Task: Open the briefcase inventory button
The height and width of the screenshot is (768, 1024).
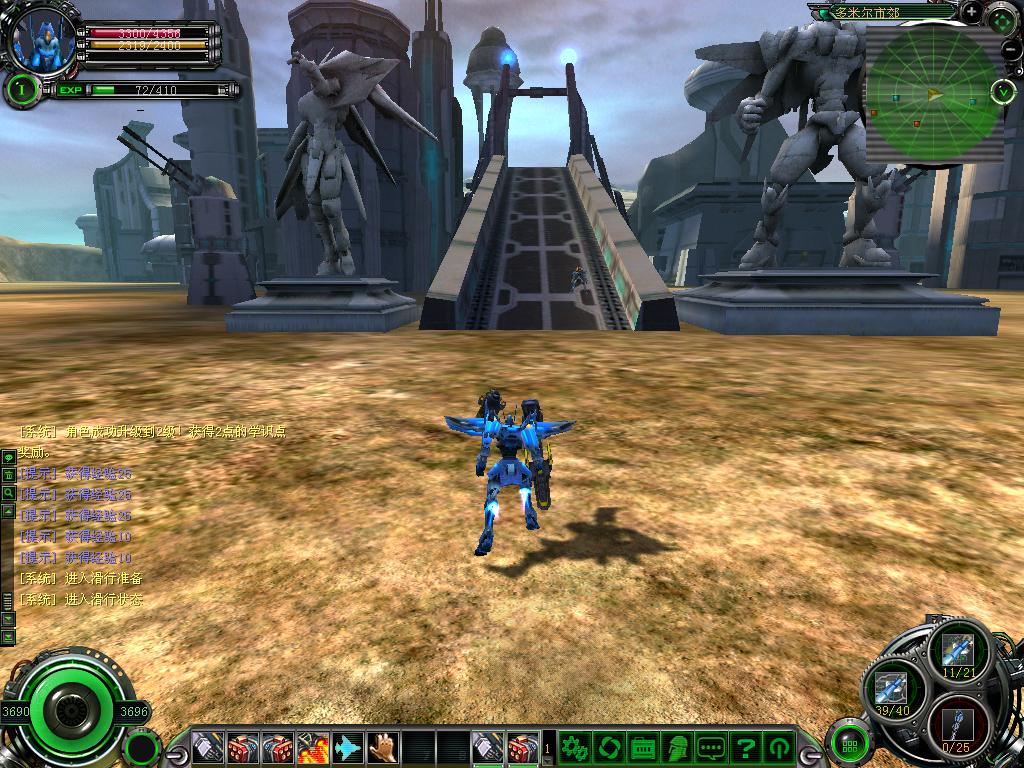Action: click(x=643, y=746)
